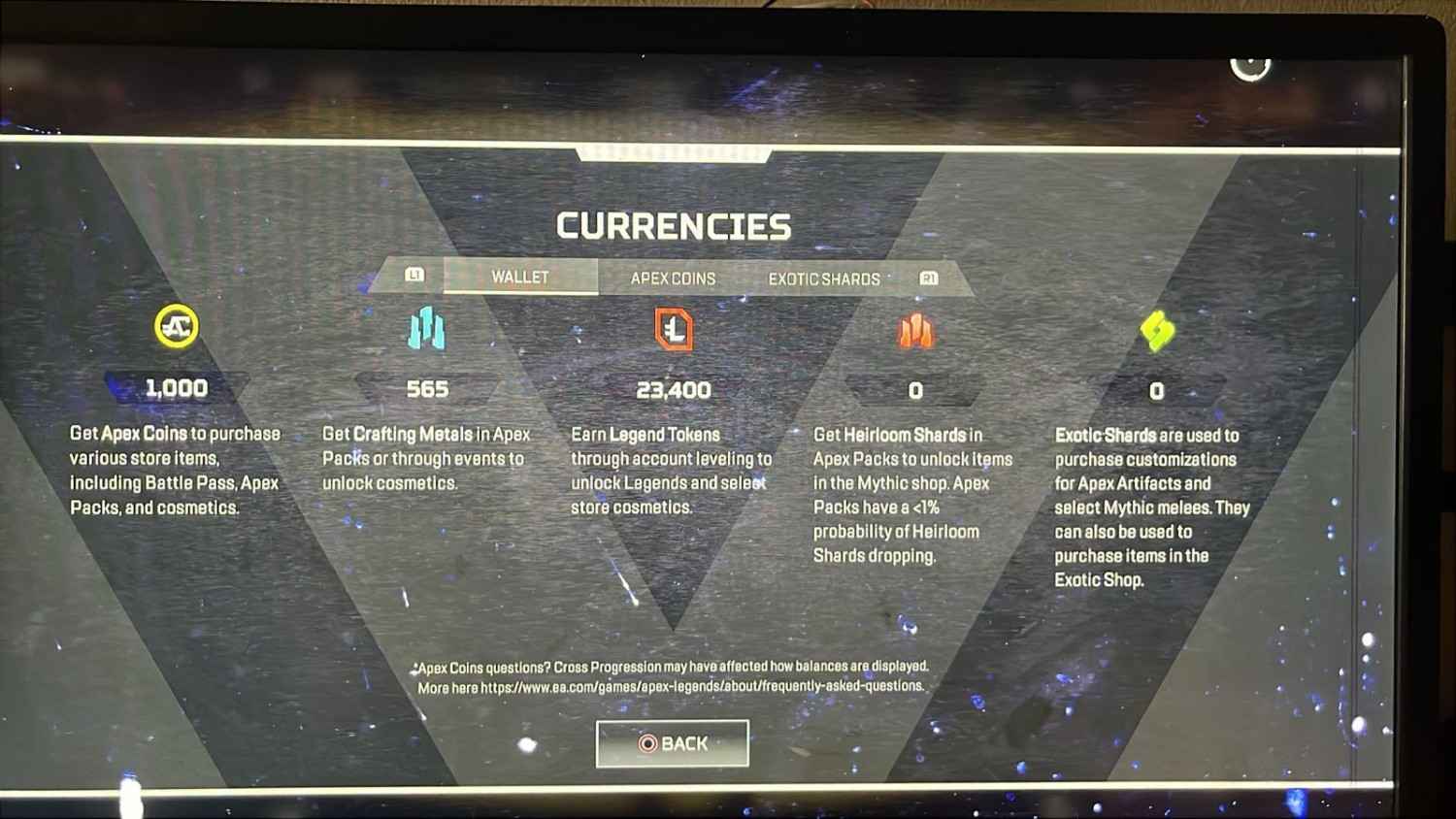Select the yellow Apex Coins currency icon
The height and width of the screenshot is (819, 1456).
click(175, 327)
